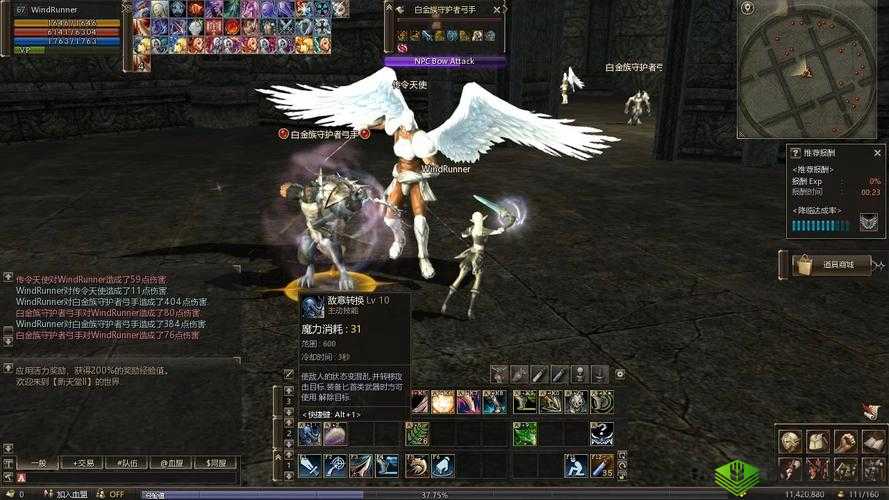Image resolution: width=889 pixels, height=500 pixels.
Task: Click the location pin icon above the minimap
Action: (747, 8)
